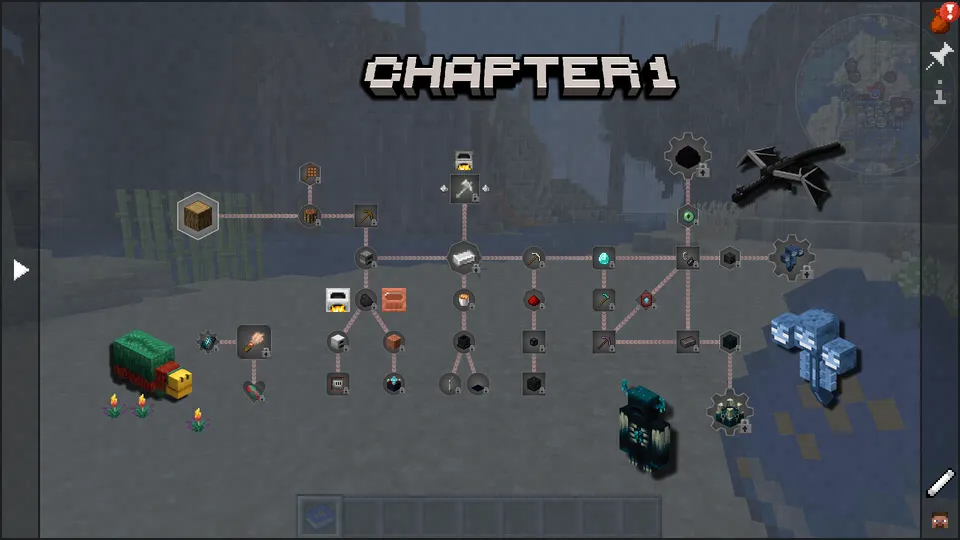Select the brick block quest node
Viewport: 960px width, 540px height.
pyautogui.click(x=394, y=342)
